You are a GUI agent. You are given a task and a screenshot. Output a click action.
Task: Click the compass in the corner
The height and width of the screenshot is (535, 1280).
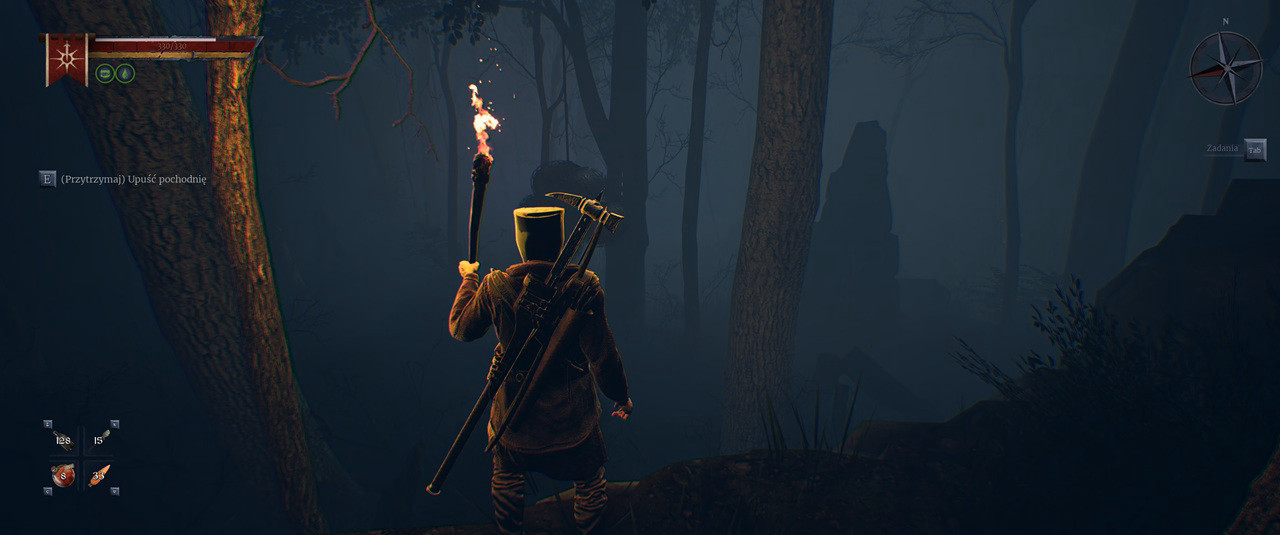[x=1225, y=68]
